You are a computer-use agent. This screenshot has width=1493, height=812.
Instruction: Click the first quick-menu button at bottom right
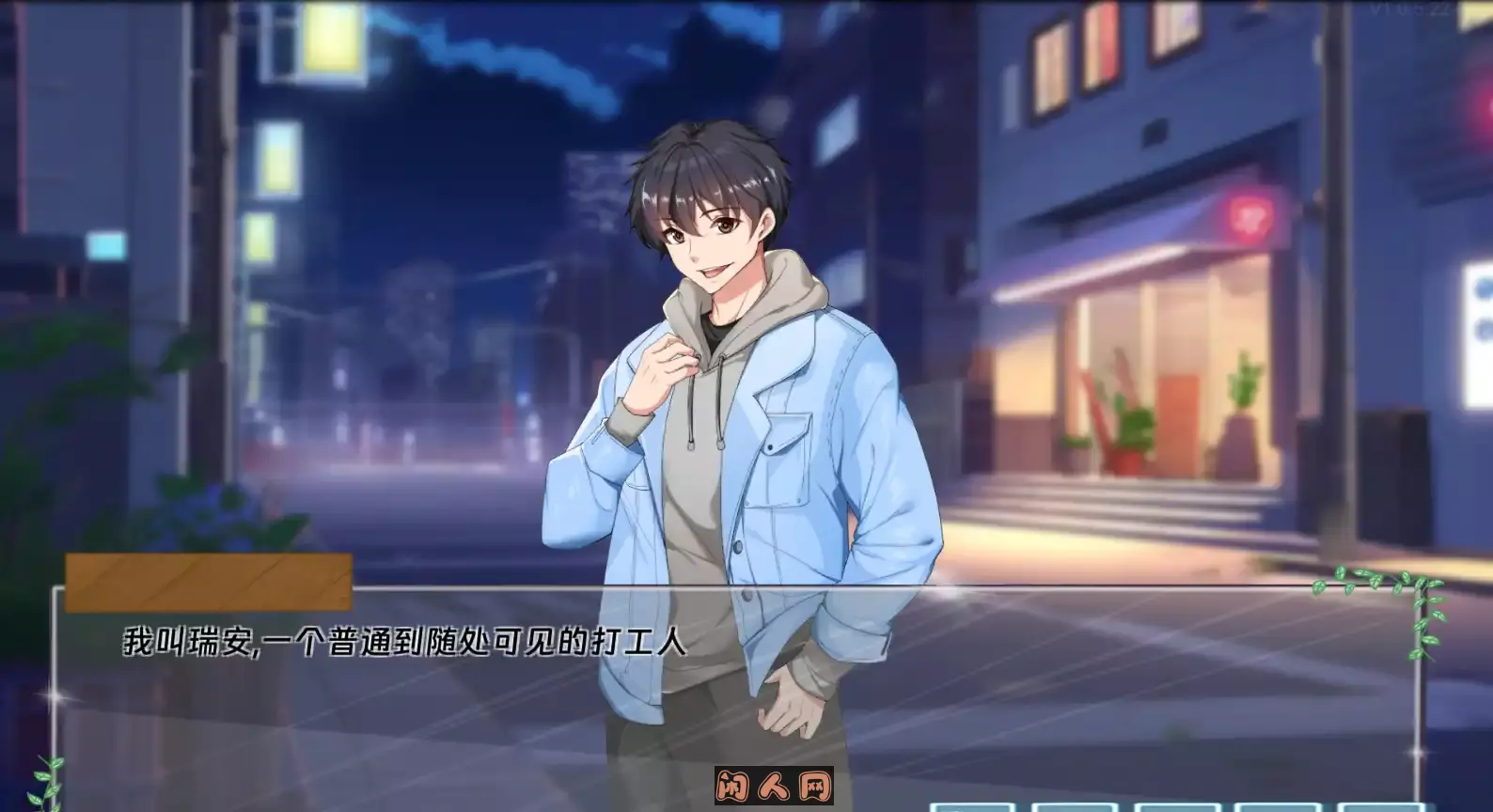[x=974, y=806]
